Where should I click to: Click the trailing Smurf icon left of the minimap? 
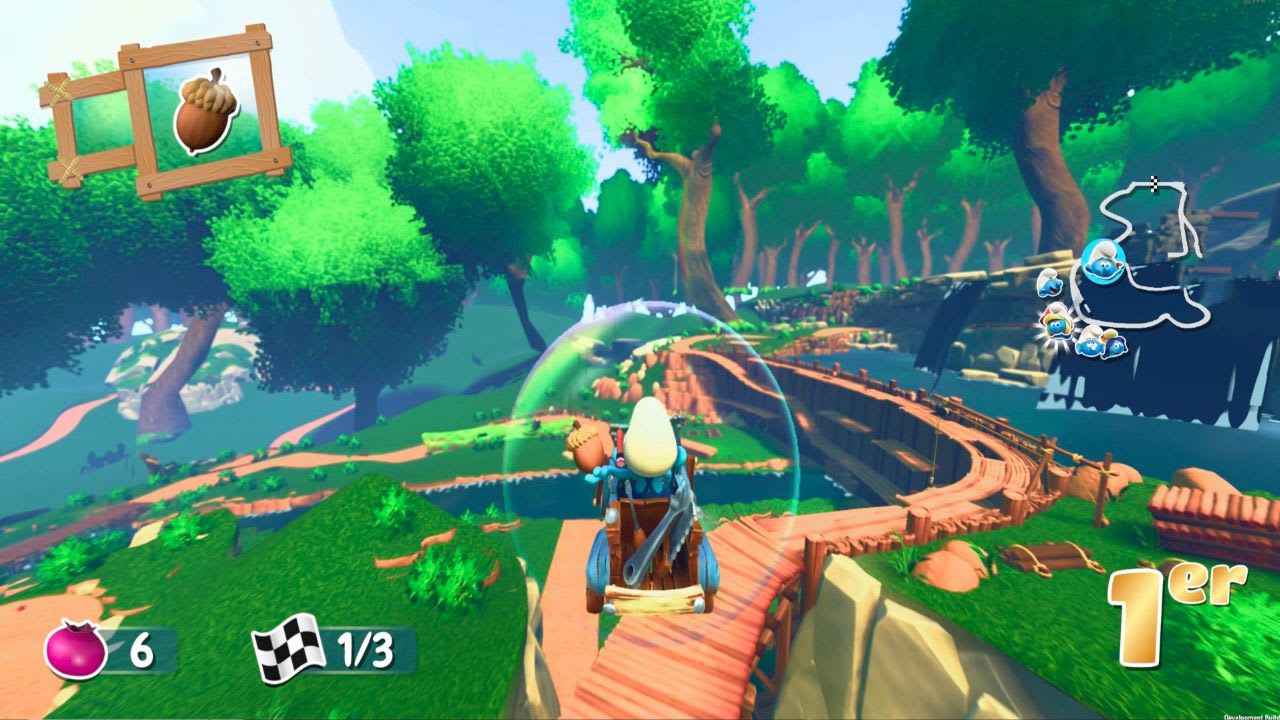click(1050, 283)
